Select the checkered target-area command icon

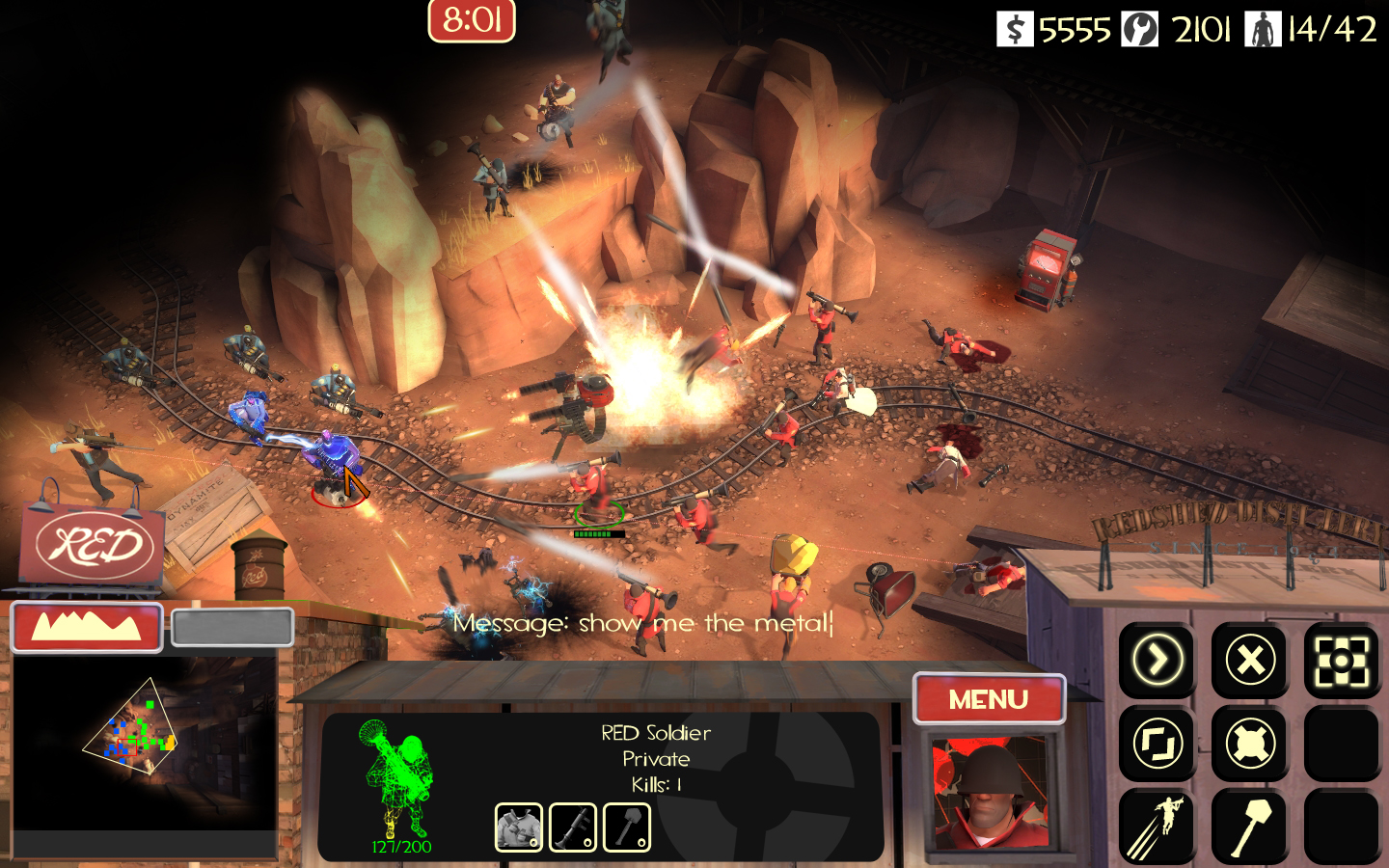click(1342, 661)
